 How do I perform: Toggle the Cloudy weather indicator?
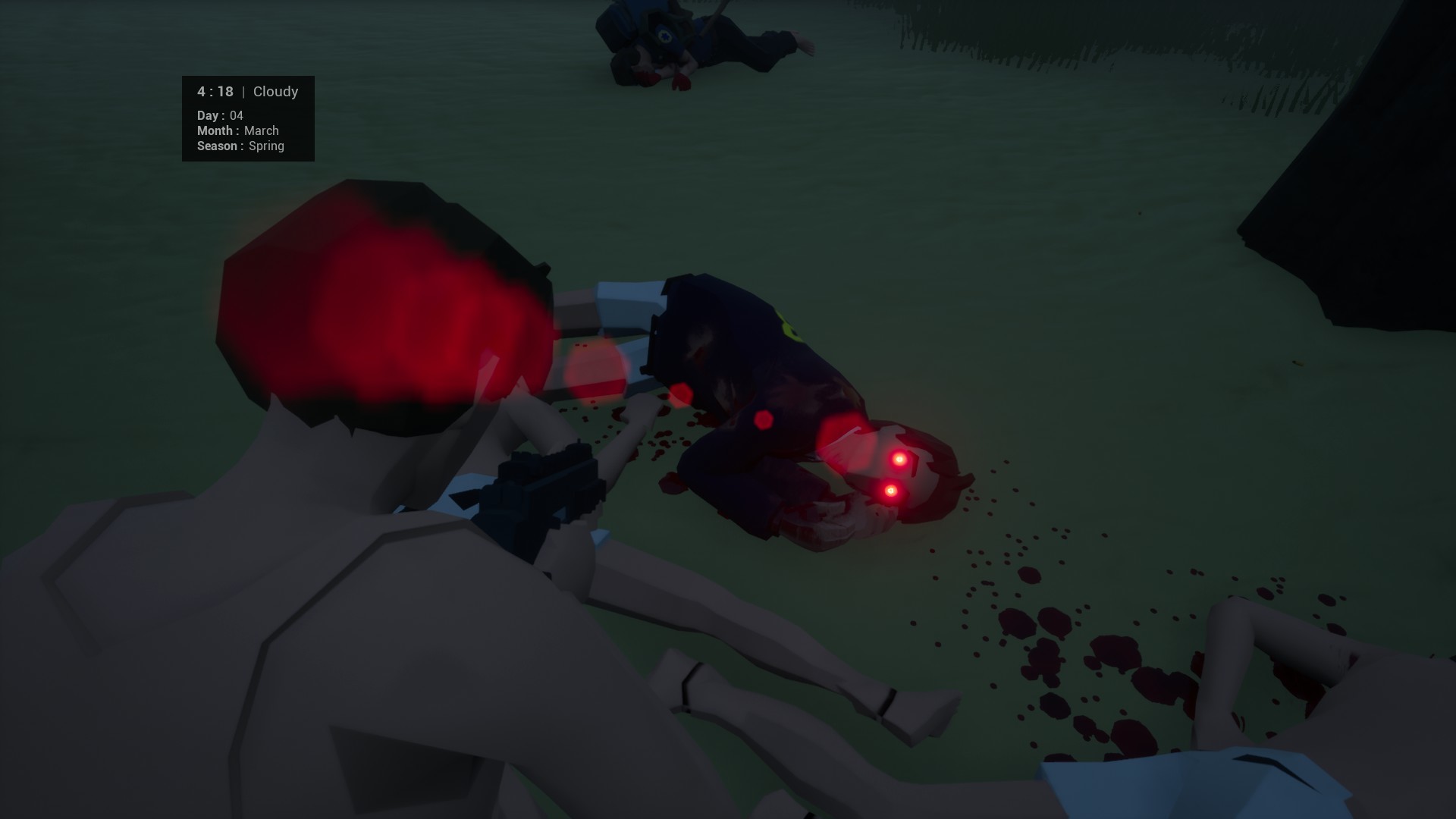[x=275, y=91]
